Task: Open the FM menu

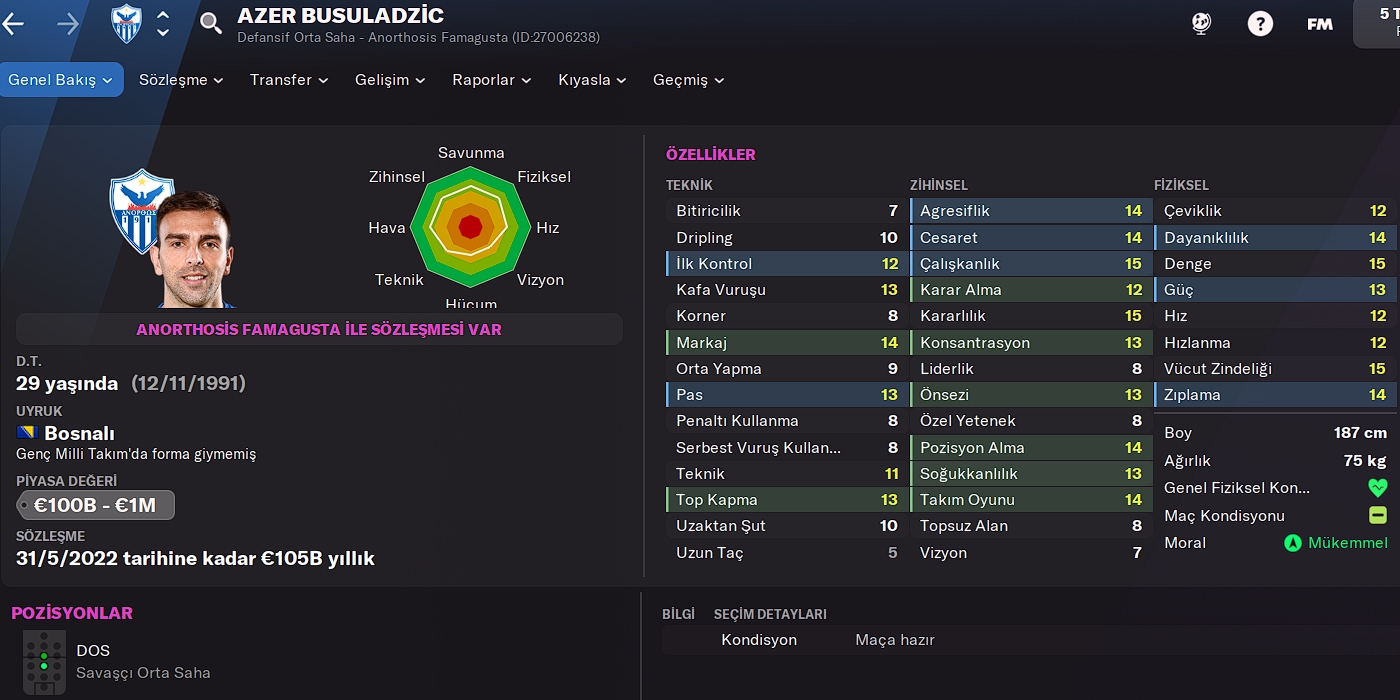Action: coord(1320,24)
